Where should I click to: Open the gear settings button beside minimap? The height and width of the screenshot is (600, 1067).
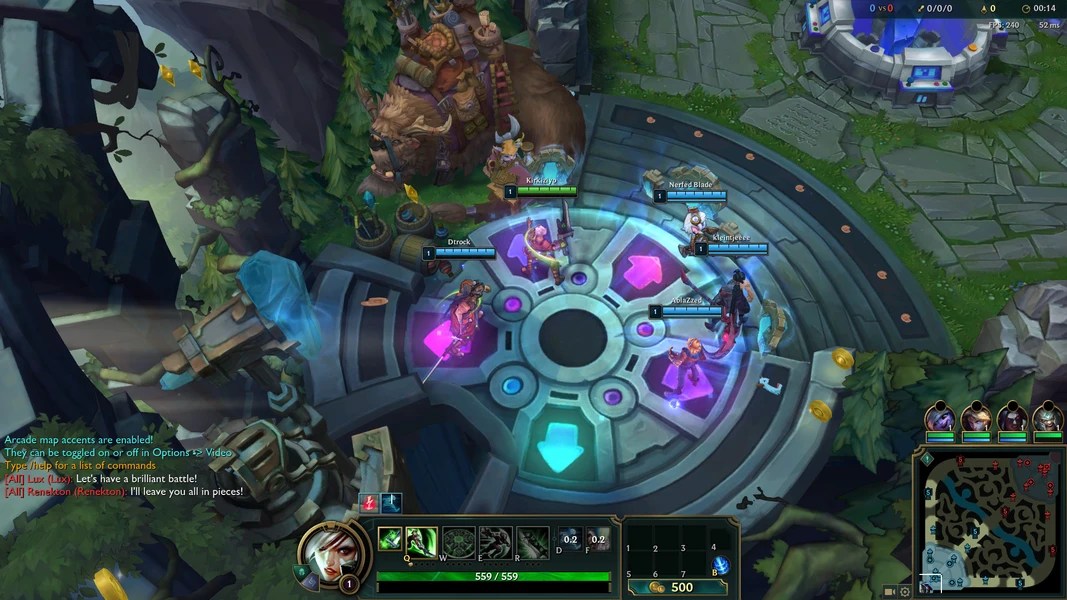905,591
